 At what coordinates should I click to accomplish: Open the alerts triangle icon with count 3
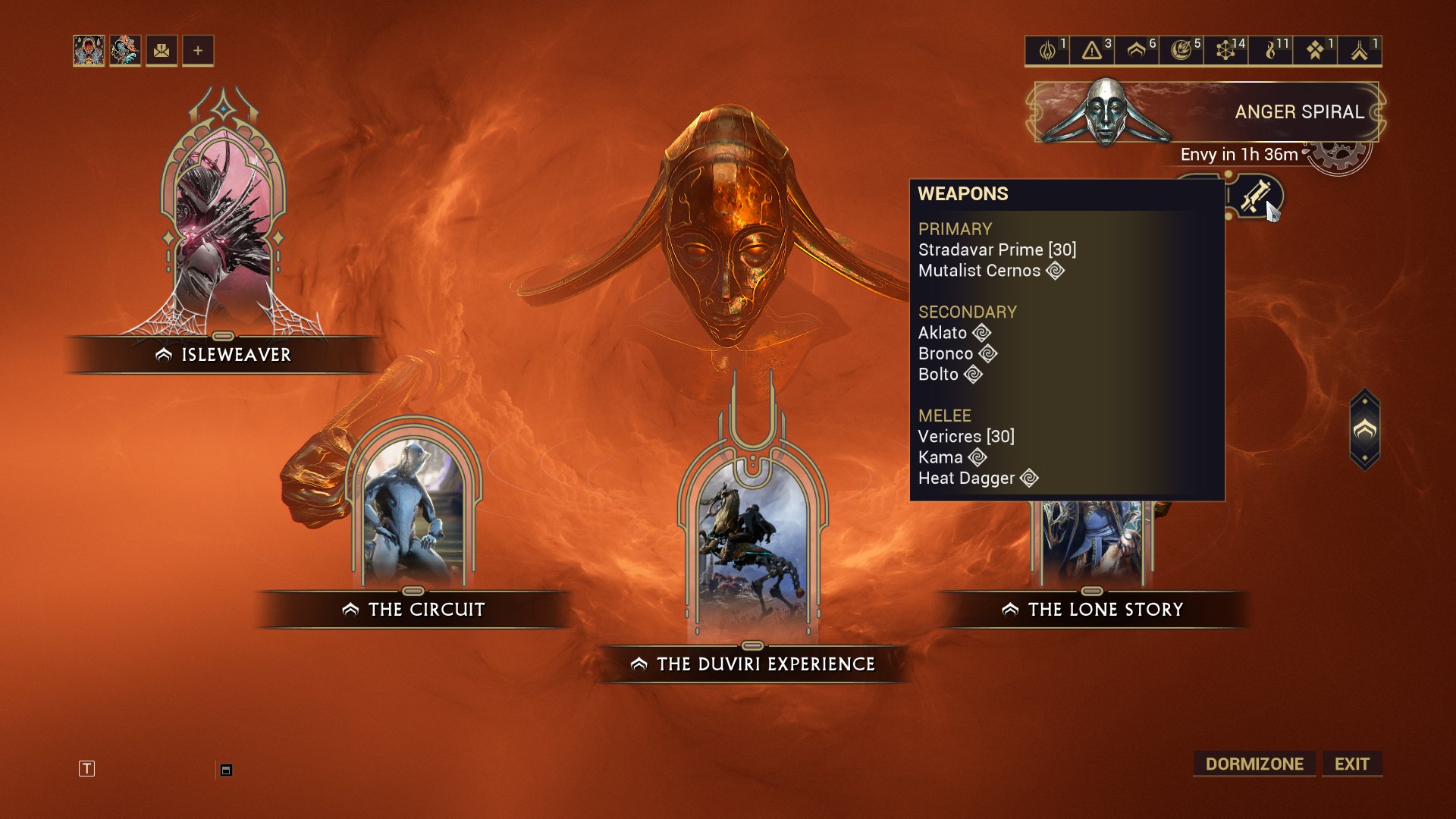[1092, 51]
